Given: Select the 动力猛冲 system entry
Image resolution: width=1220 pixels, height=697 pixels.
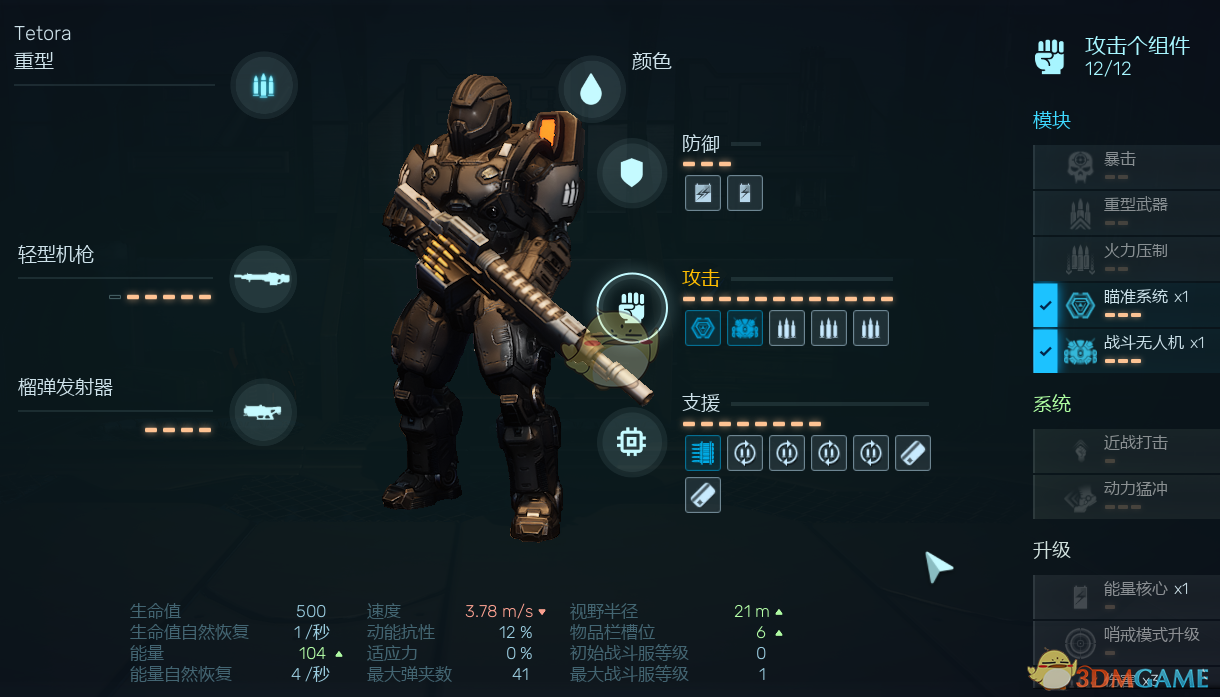Looking at the screenshot, I should 1125,496.
